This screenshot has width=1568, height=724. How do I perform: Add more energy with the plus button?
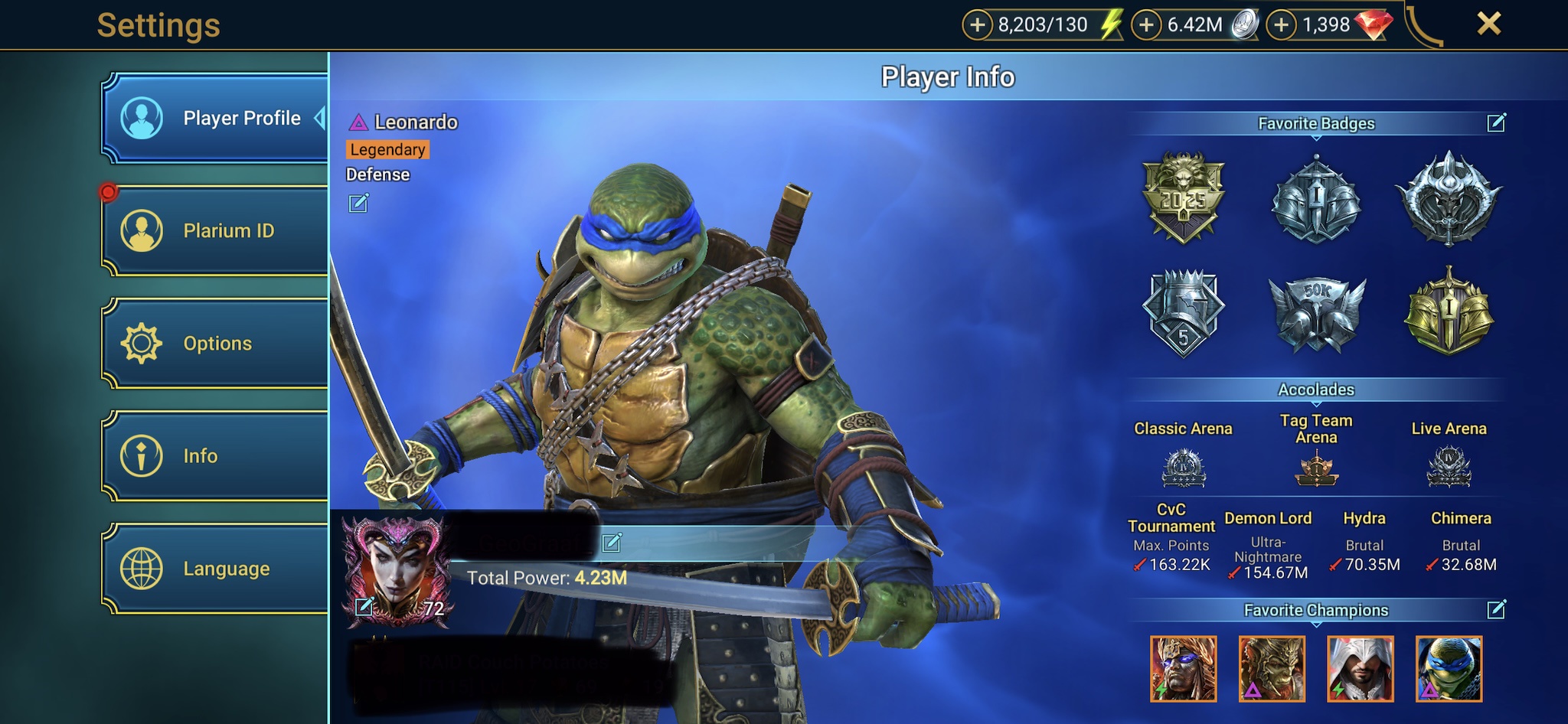[977, 25]
